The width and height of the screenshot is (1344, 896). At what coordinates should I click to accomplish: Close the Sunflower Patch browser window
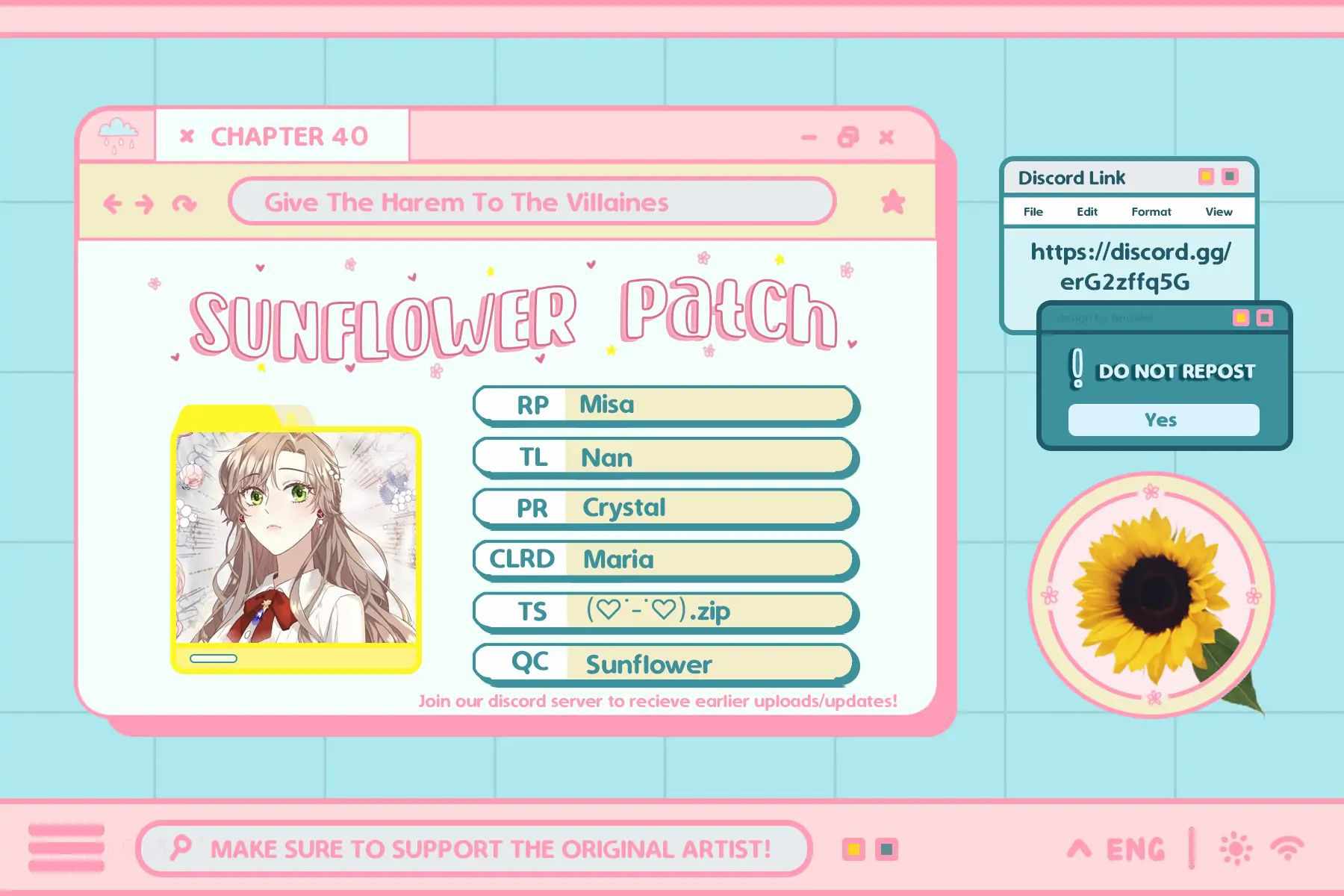pos(886,137)
